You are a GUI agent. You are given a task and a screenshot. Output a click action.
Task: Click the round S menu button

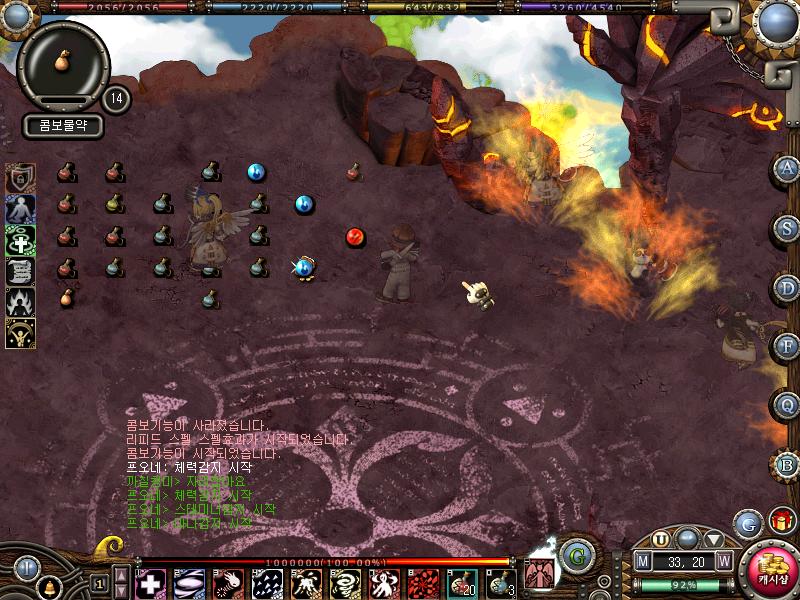pos(787,227)
